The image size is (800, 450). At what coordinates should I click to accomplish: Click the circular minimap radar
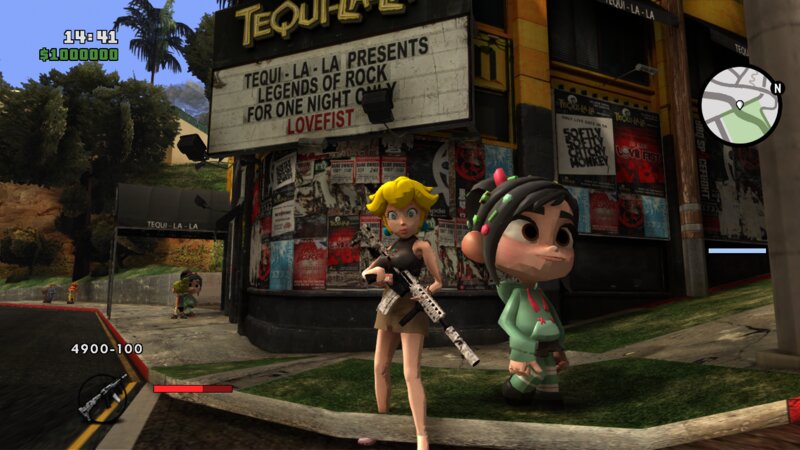click(739, 107)
